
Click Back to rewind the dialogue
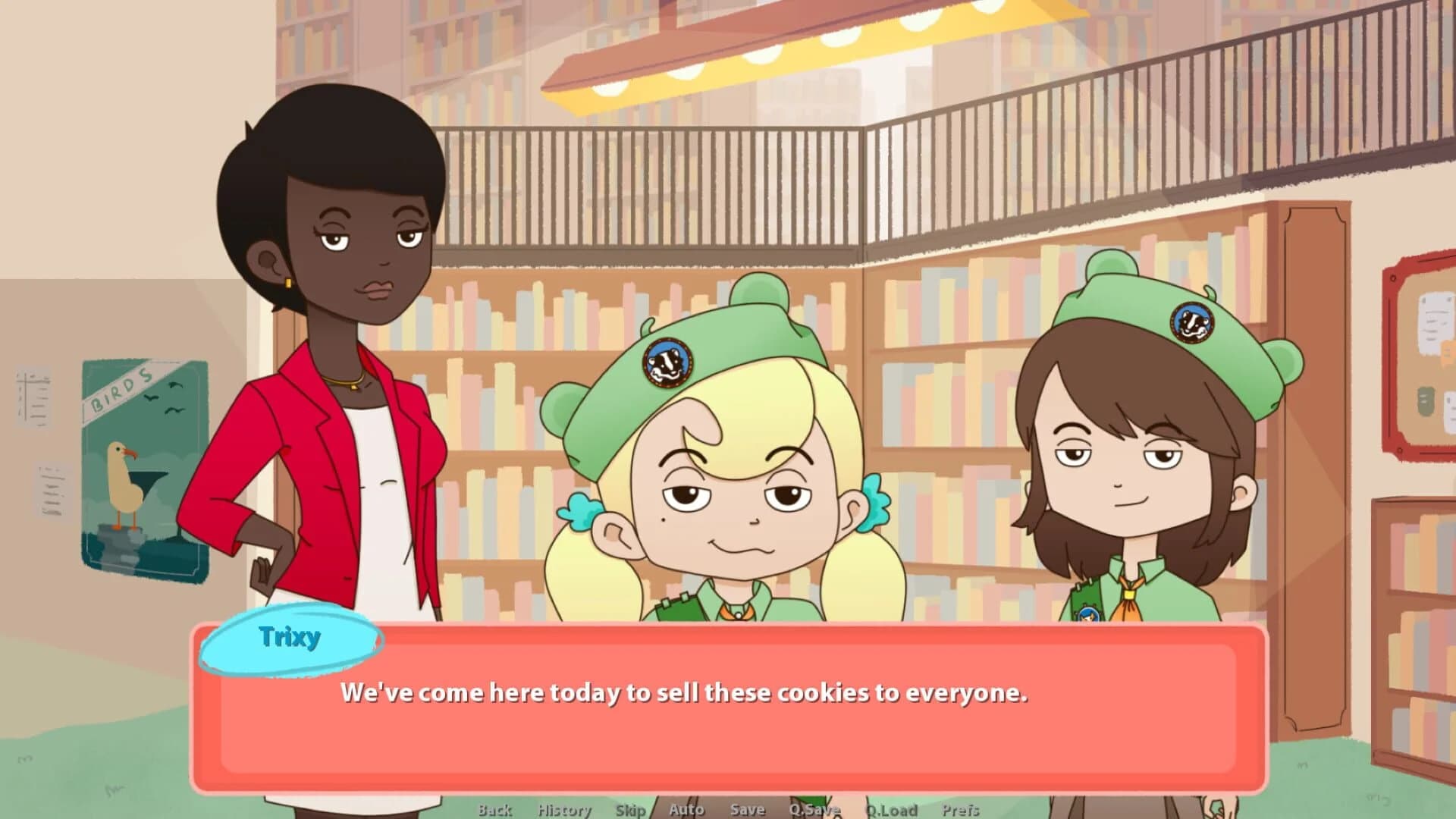494,809
